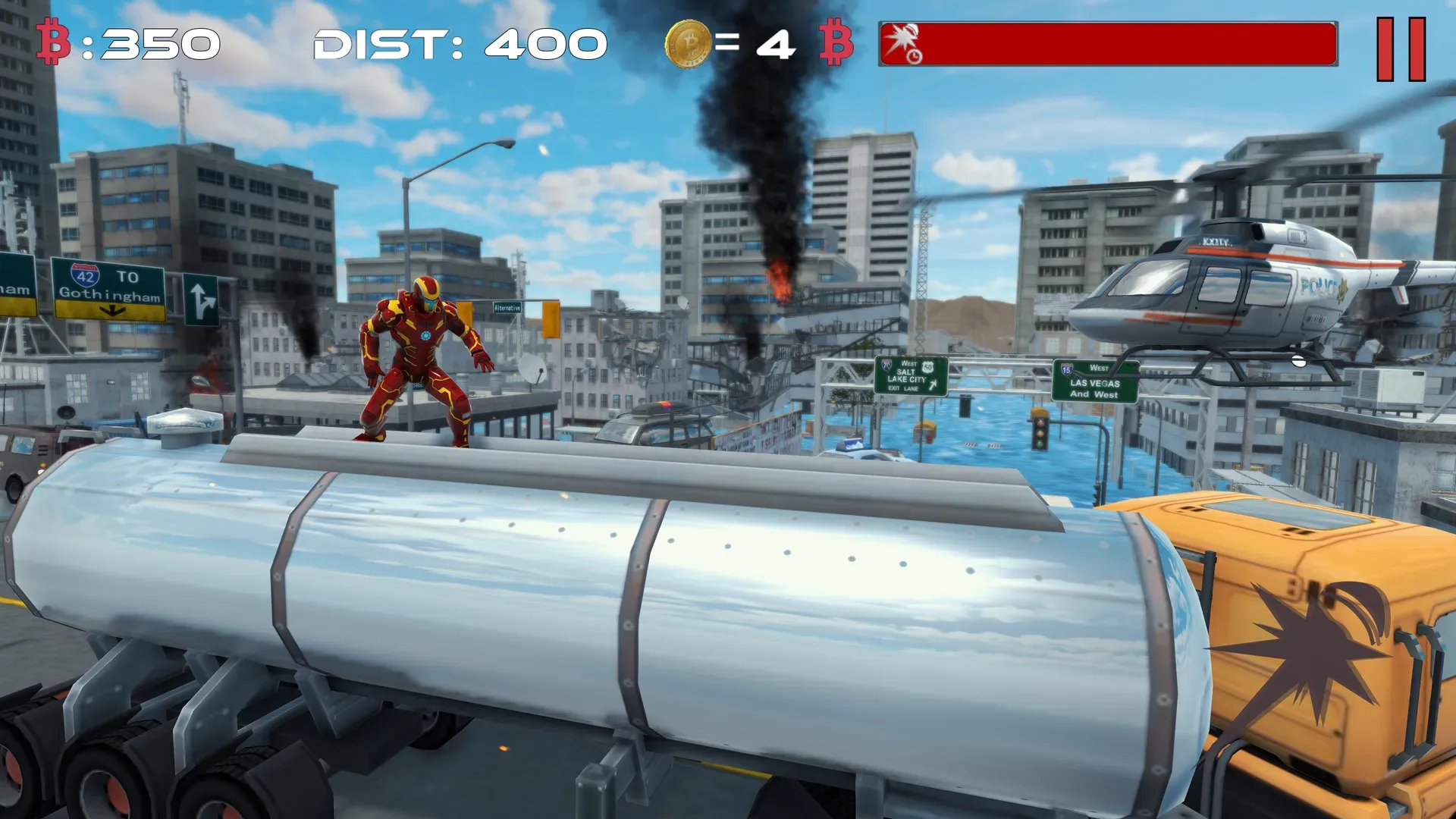Click the explosion bomb icon on the red bar
The height and width of the screenshot is (819, 1456).
click(x=901, y=34)
